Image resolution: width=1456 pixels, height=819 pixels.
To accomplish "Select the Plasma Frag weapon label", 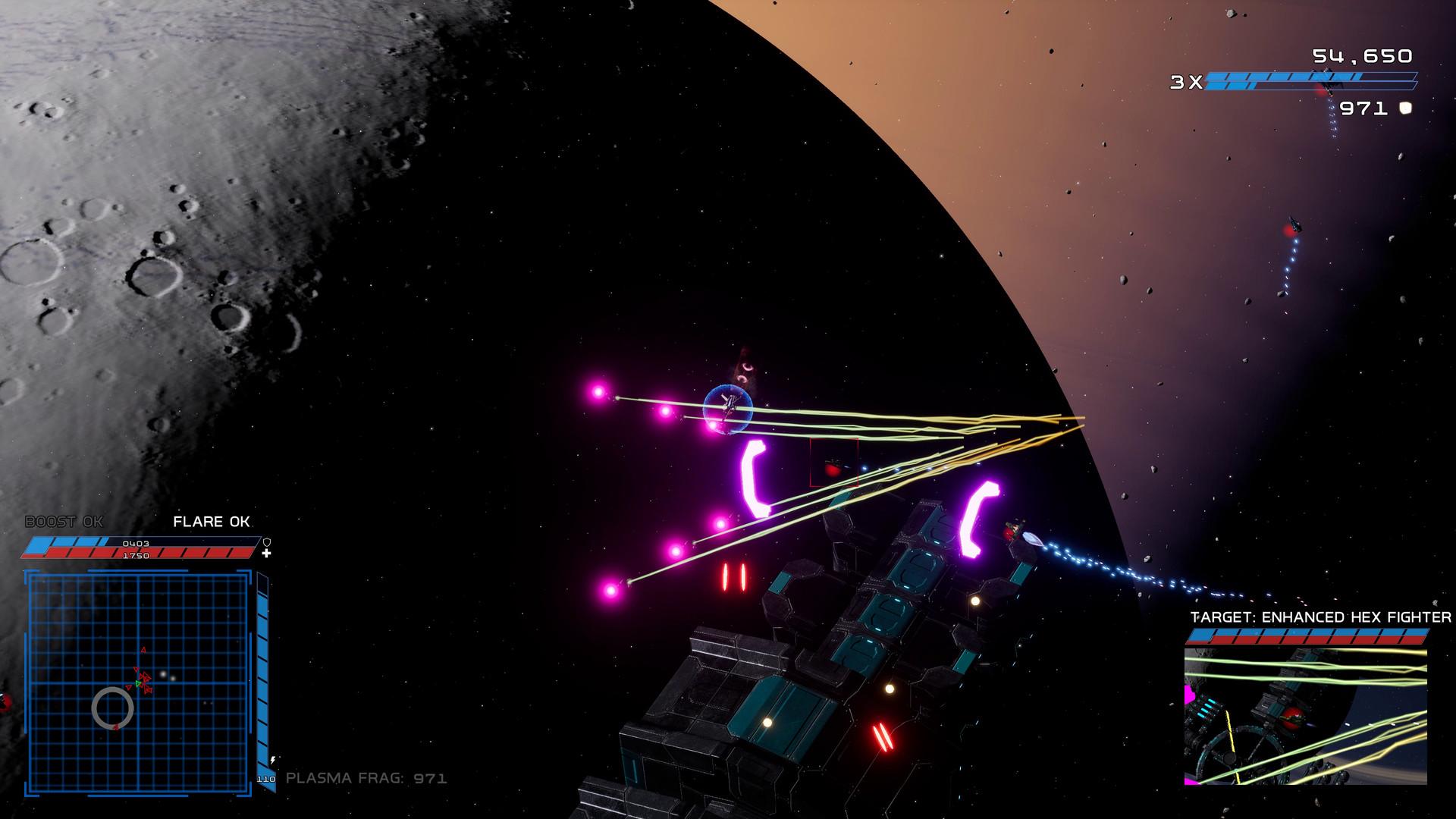I will [x=366, y=778].
